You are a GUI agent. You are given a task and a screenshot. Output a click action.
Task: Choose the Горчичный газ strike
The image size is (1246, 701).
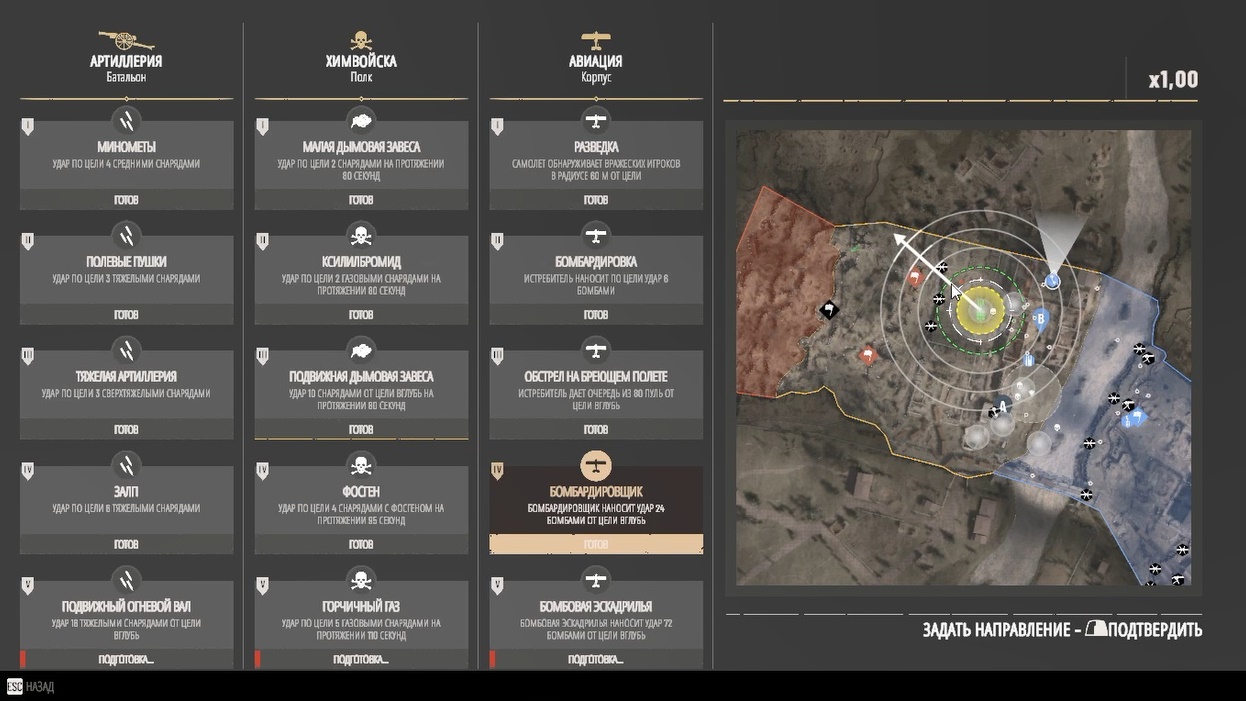361,617
